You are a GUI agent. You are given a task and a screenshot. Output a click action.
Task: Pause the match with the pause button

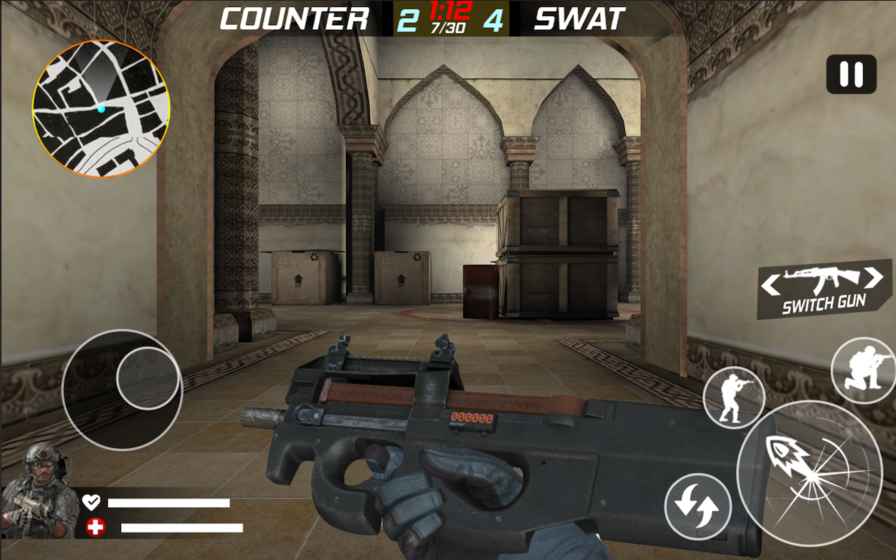(x=851, y=75)
